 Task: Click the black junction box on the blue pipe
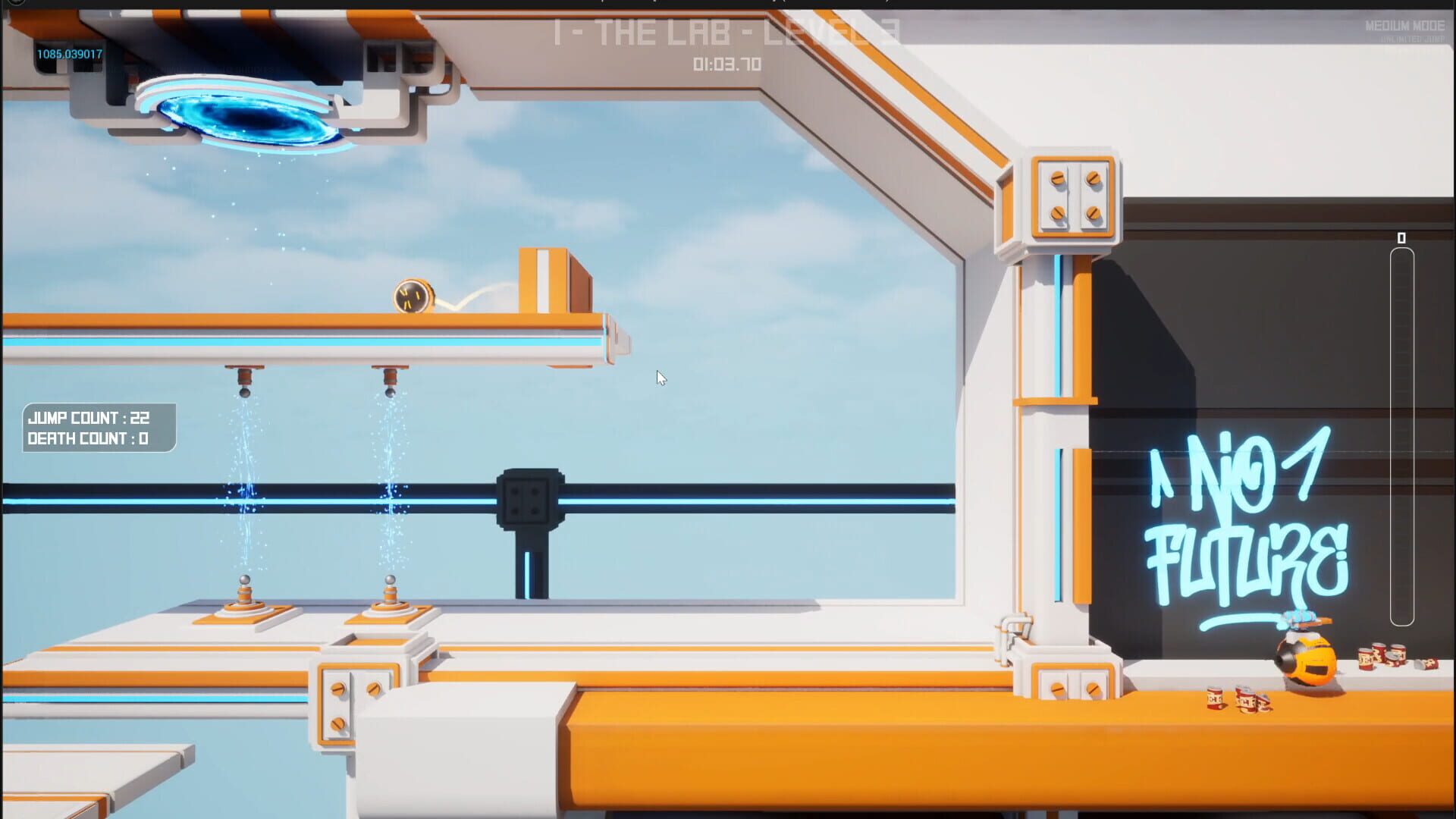[529, 500]
